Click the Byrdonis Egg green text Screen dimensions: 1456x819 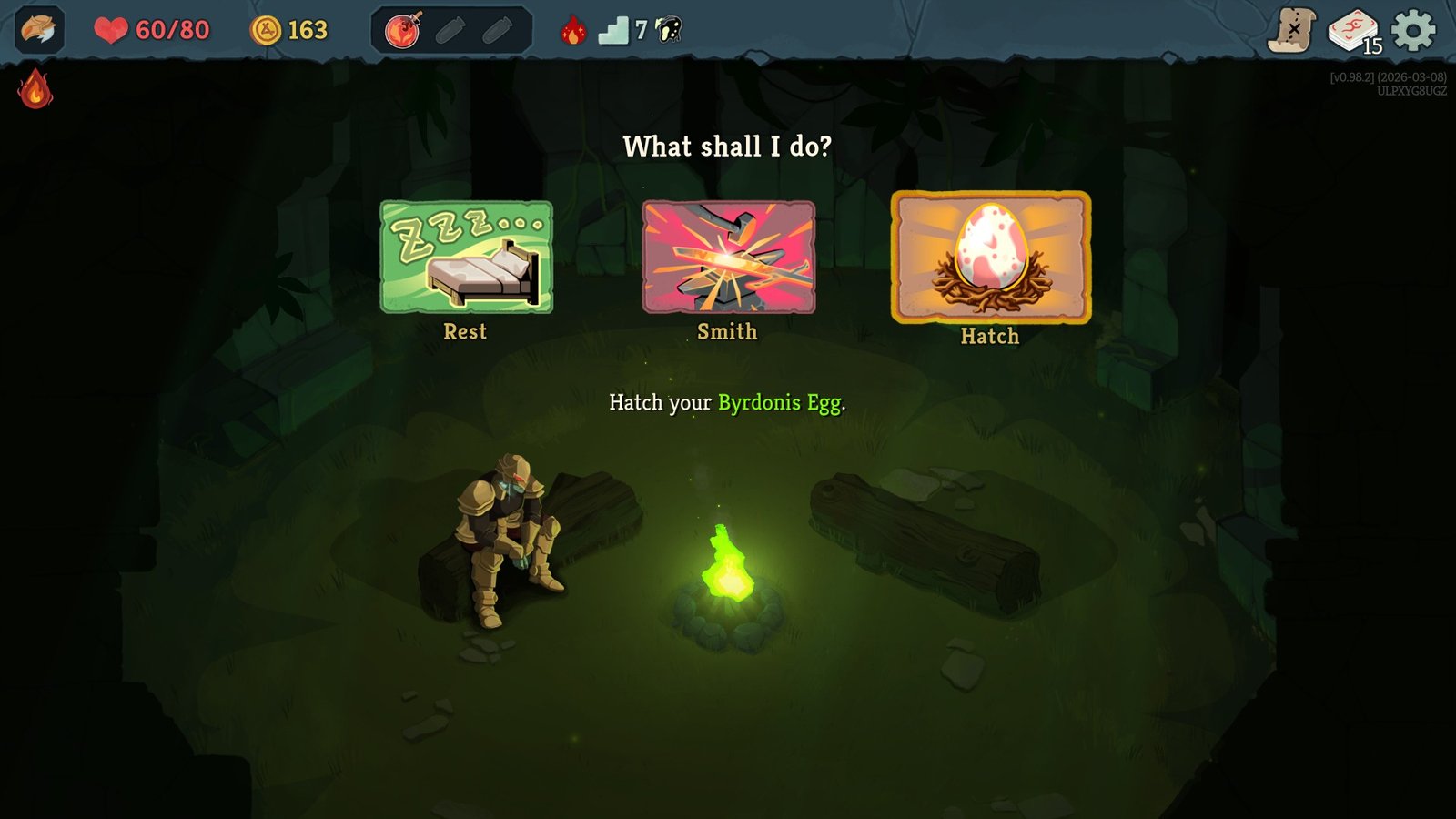click(778, 401)
